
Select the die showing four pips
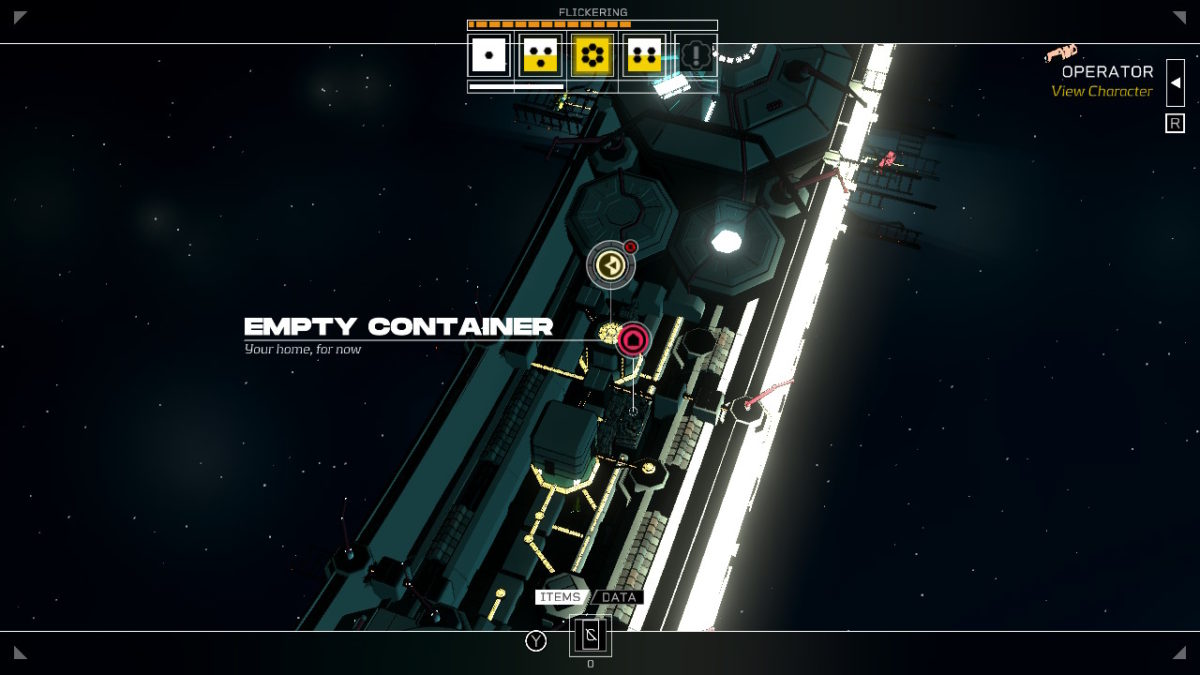pyautogui.click(x=643, y=56)
